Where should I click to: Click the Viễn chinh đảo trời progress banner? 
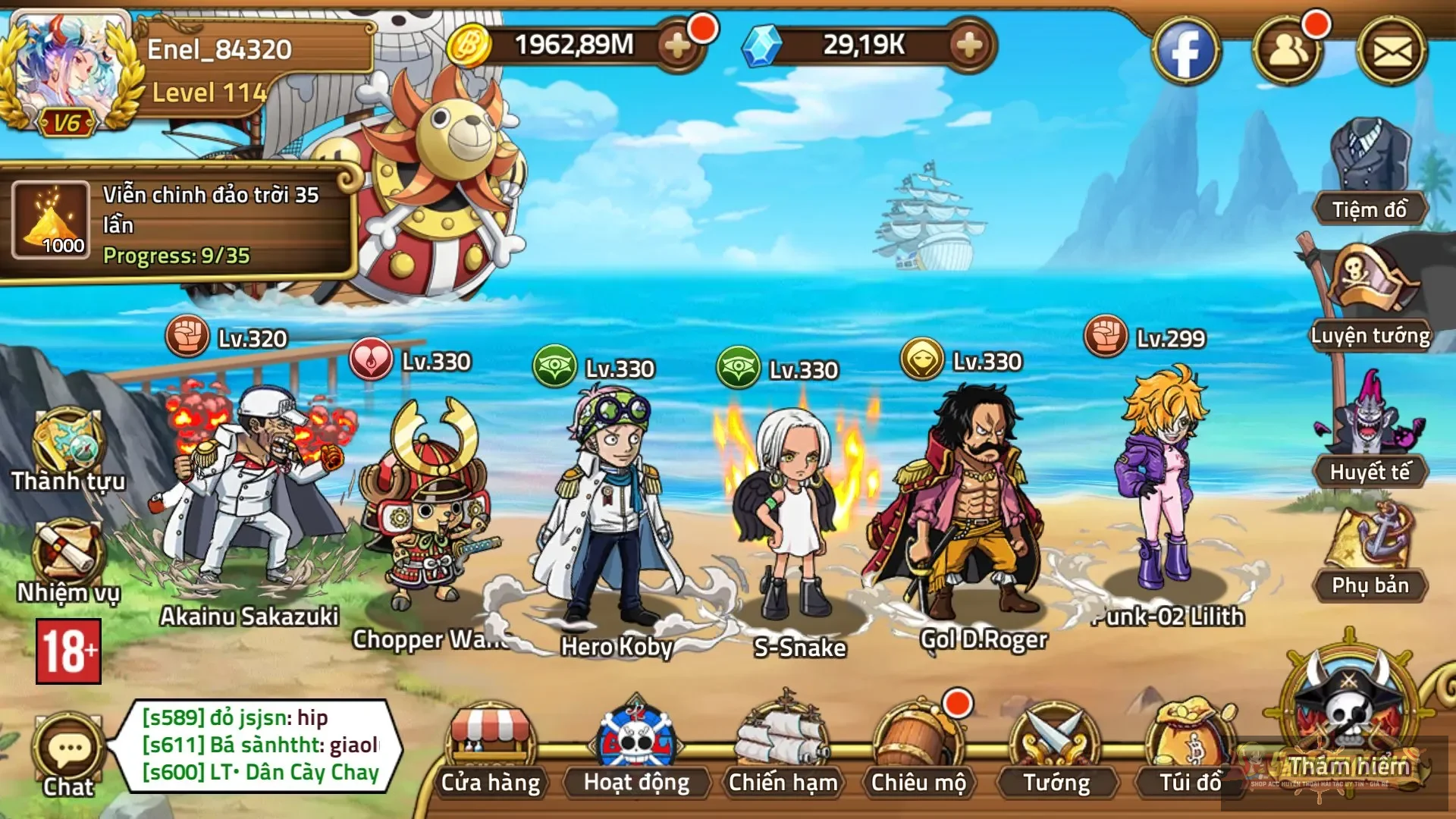tap(182, 220)
